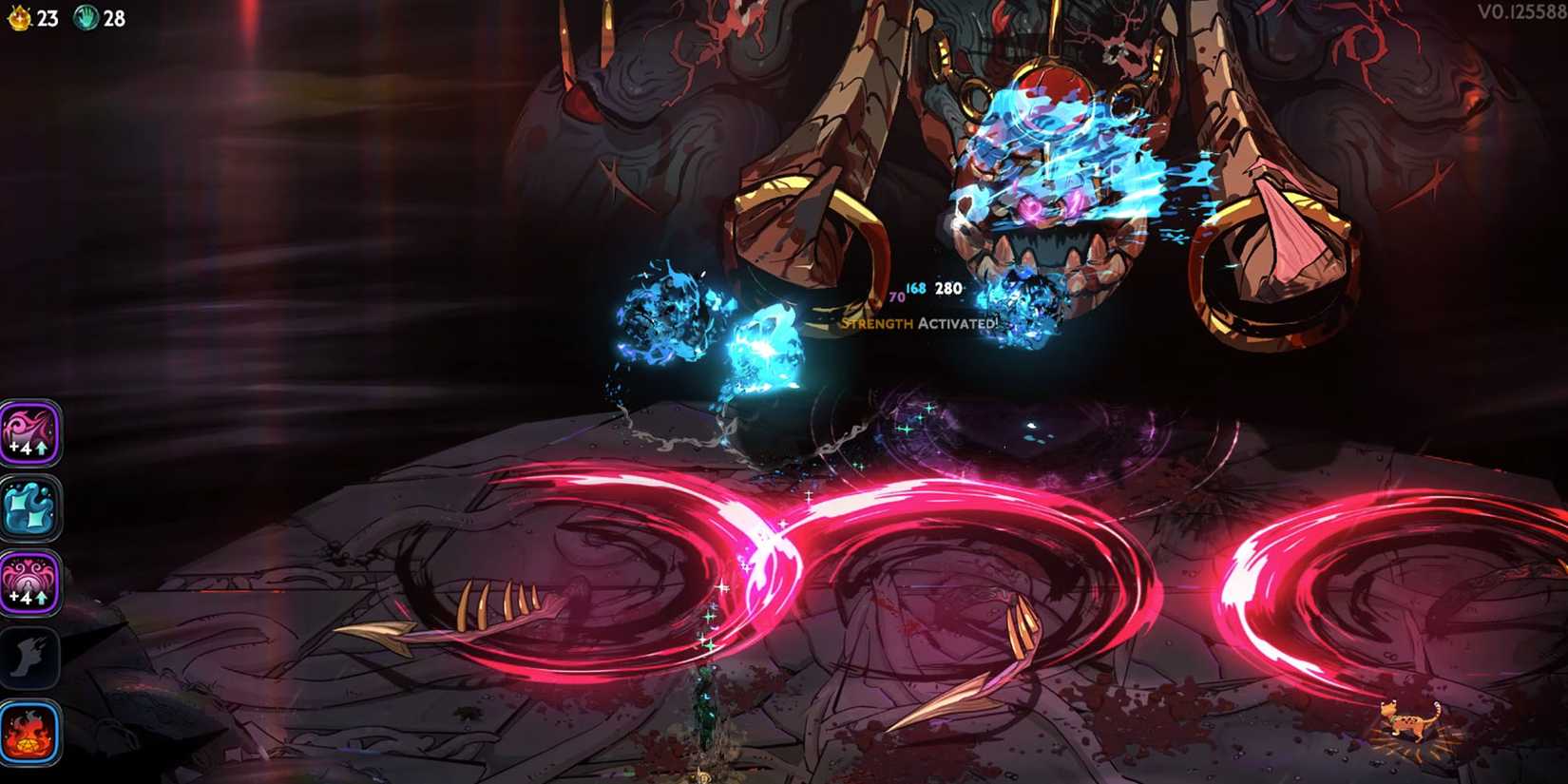
Task: Click the Strength Activated notification text
Action: (x=917, y=324)
